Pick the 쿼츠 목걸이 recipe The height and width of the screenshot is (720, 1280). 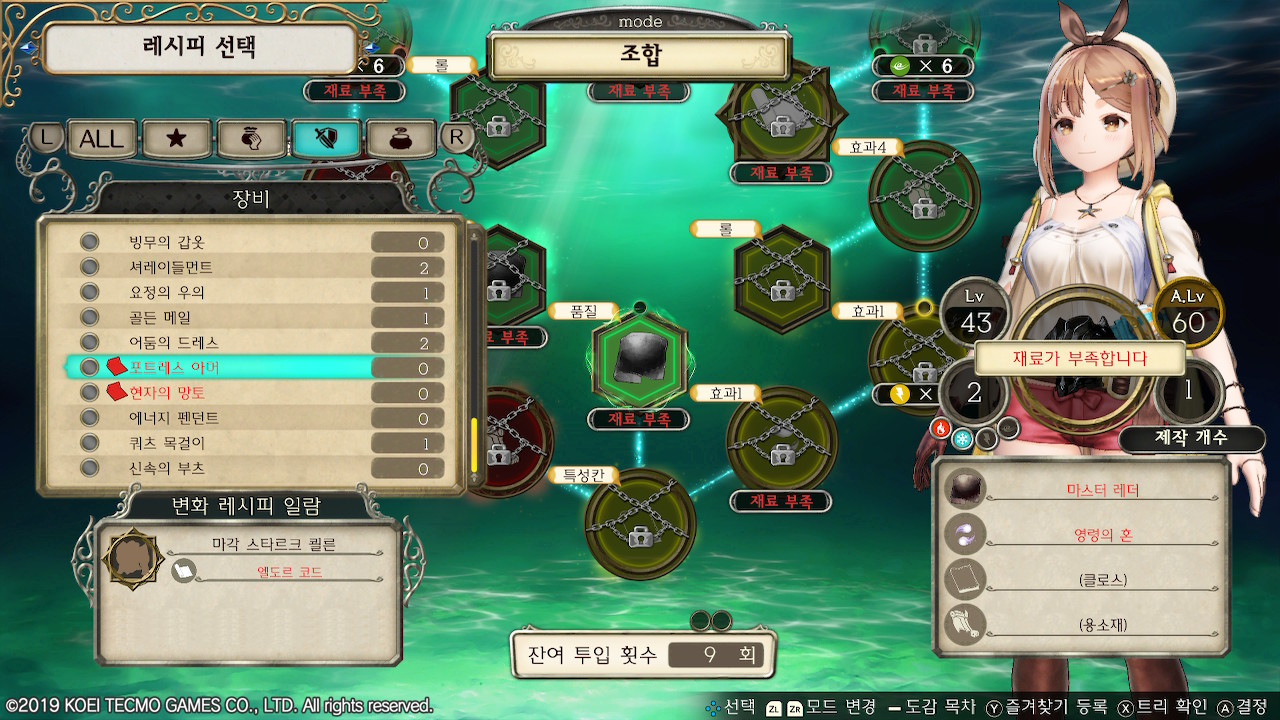[x=250, y=443]
